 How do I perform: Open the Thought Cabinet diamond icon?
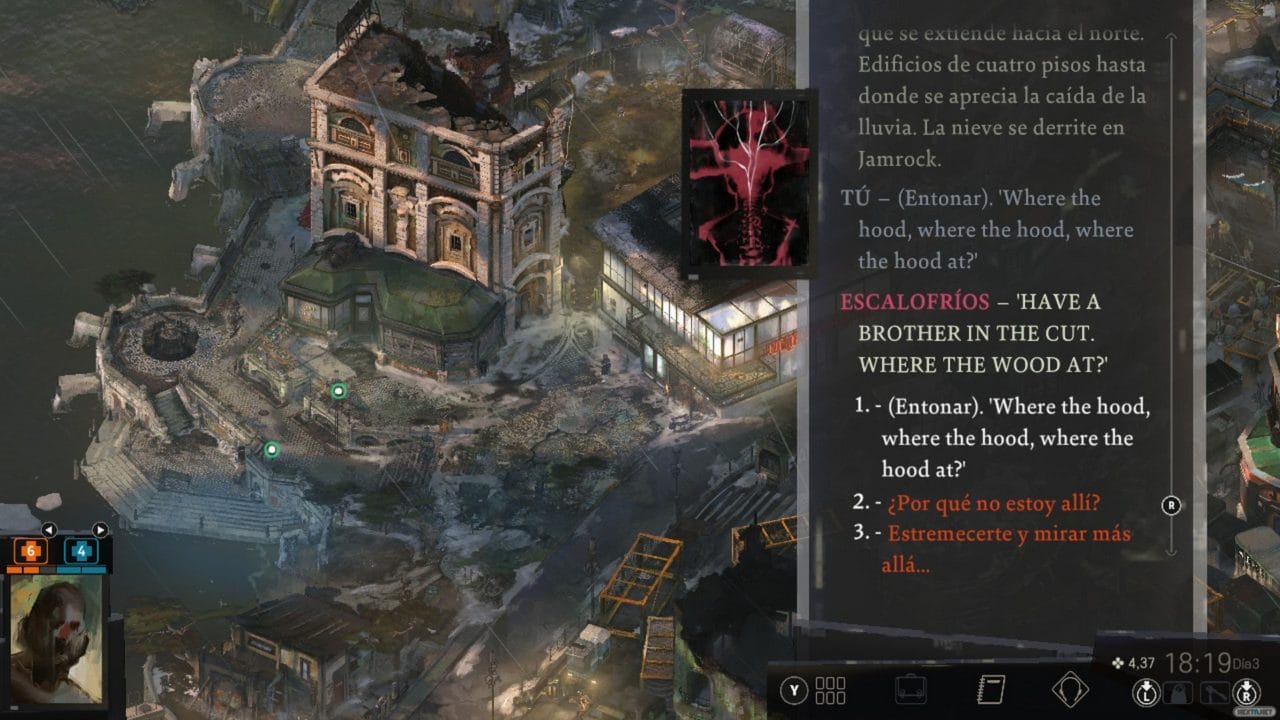(1071, 690)
